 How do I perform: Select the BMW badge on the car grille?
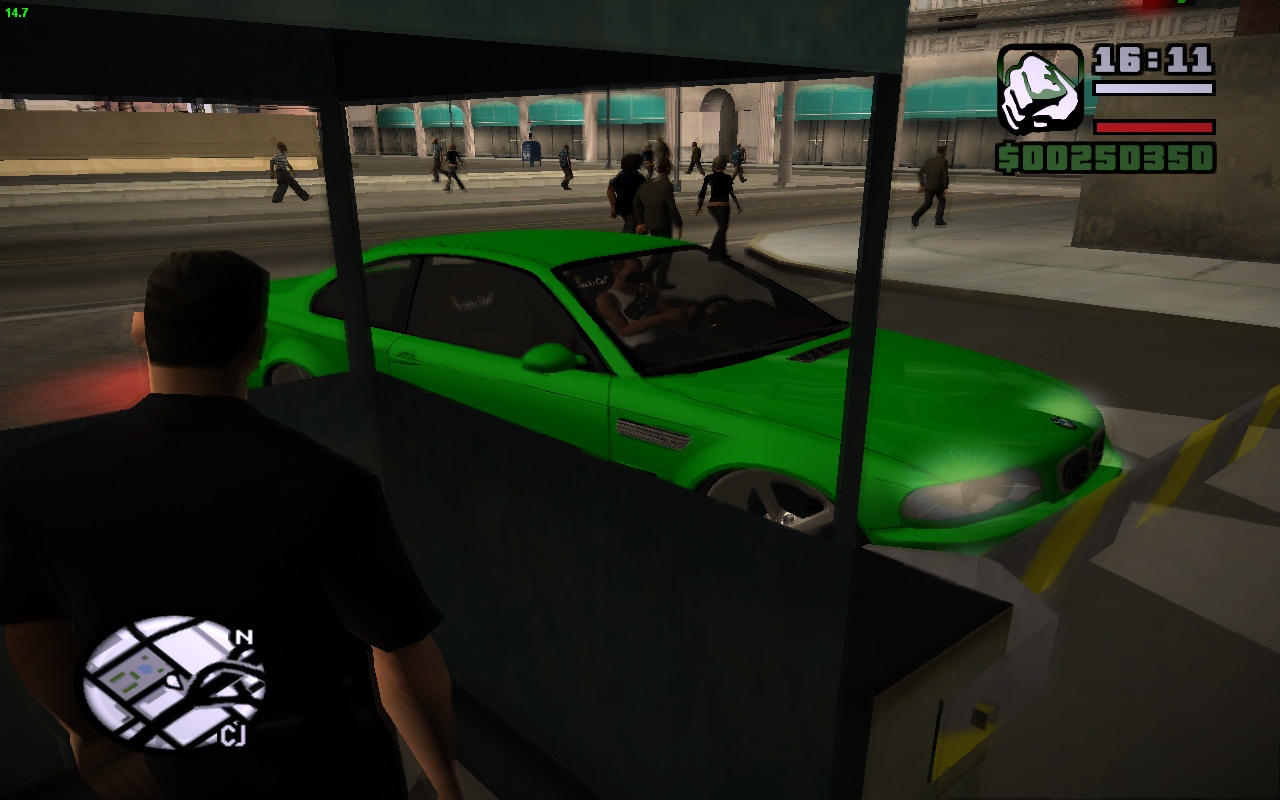point(1063,422)
